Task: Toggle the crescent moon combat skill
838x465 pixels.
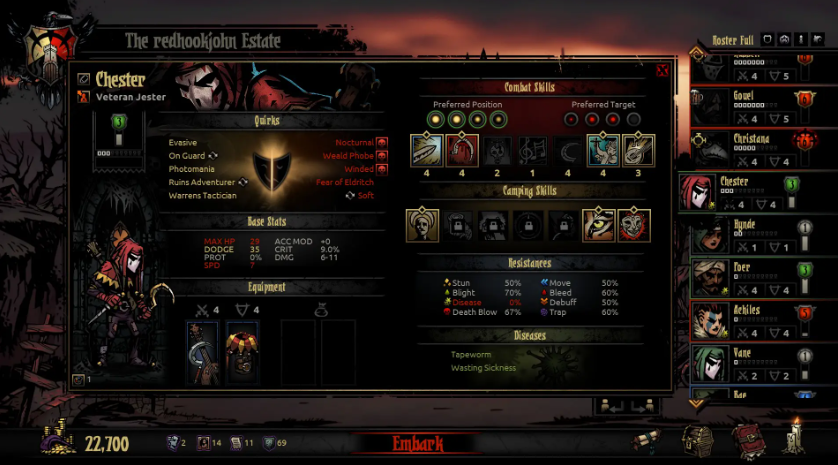Action: (x=567, y=150)
